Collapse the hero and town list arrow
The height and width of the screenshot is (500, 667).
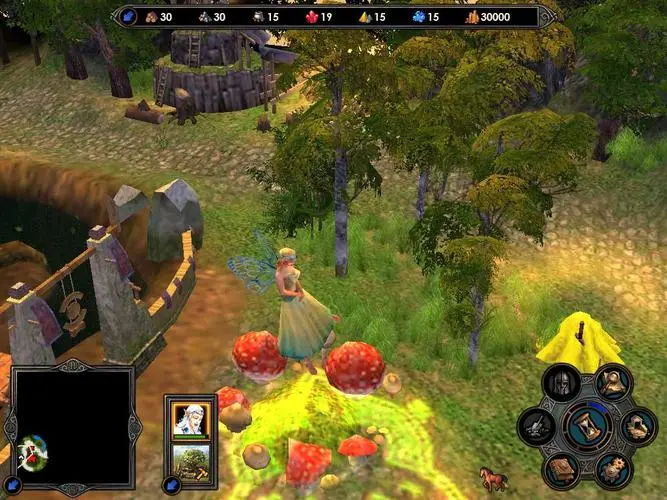coord(171,487)
